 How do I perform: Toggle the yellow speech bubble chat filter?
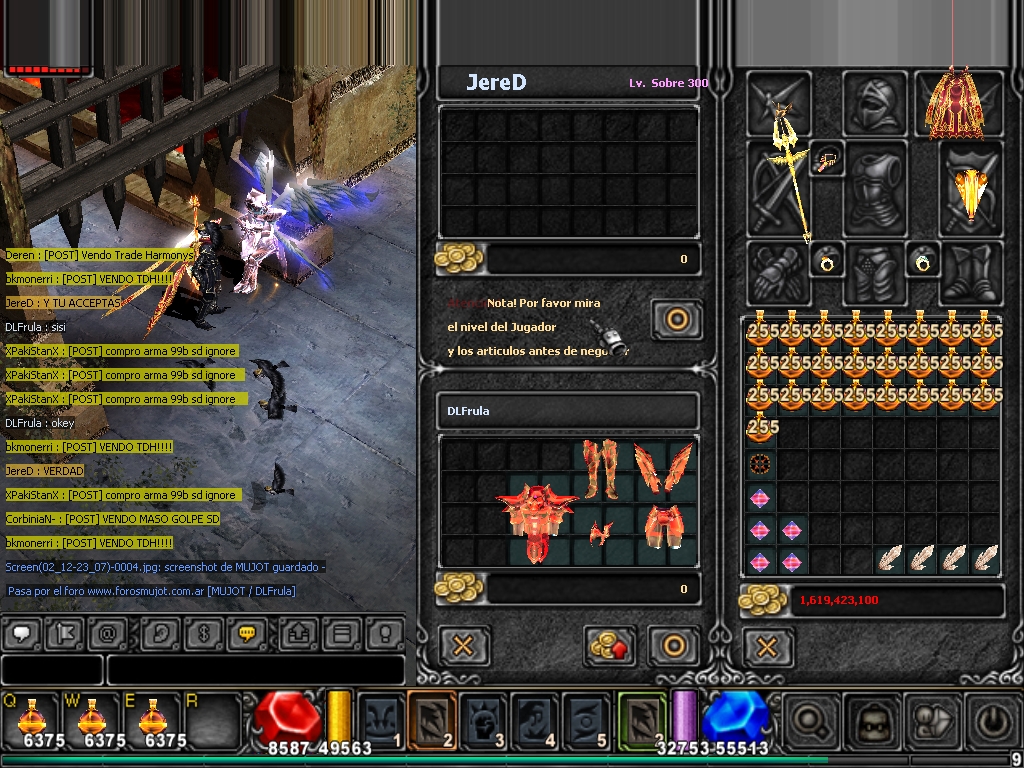click(x=246, y=634)
